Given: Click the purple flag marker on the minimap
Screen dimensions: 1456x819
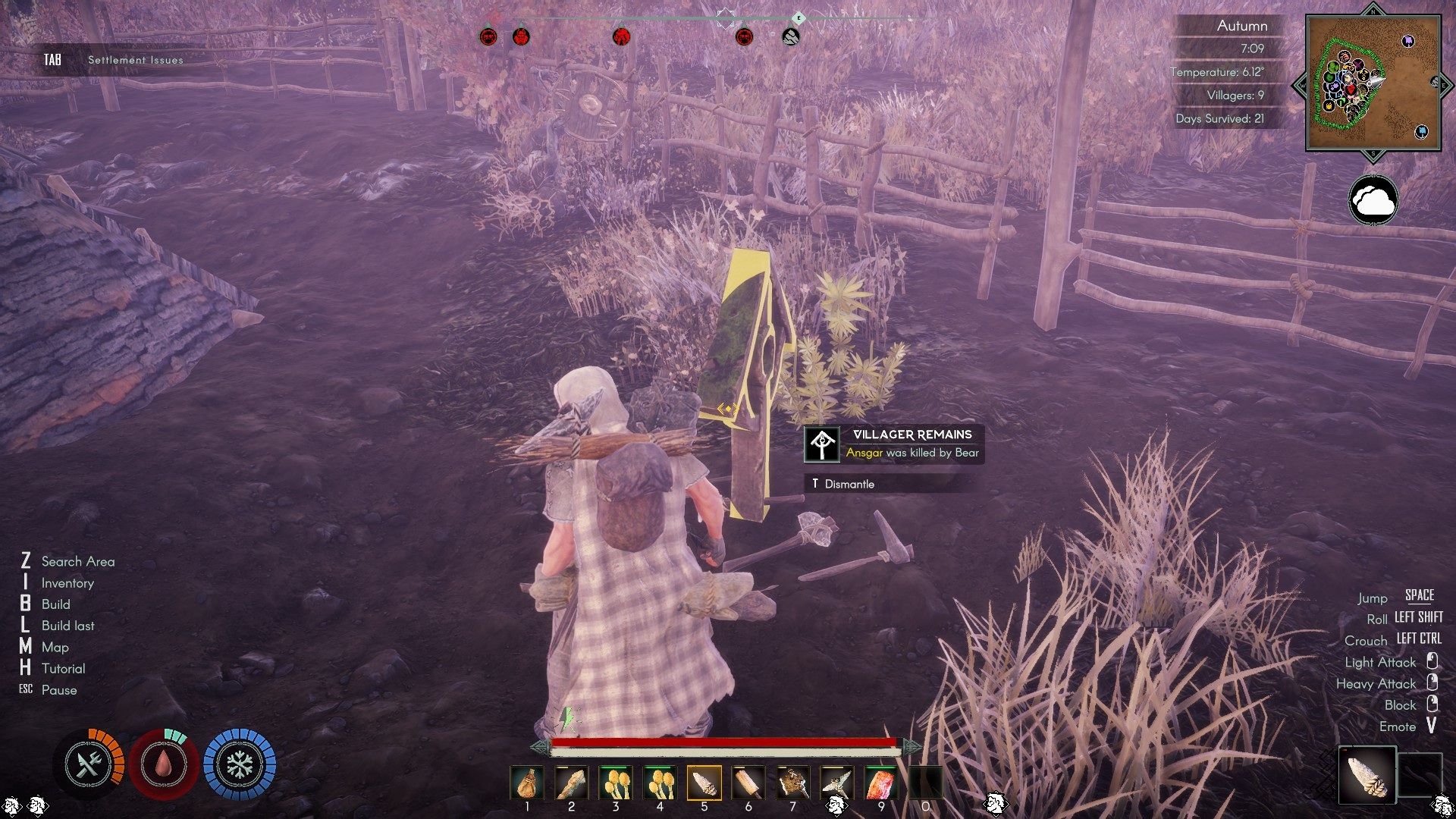Looking at the screenshot, I should click(1408, 41).
